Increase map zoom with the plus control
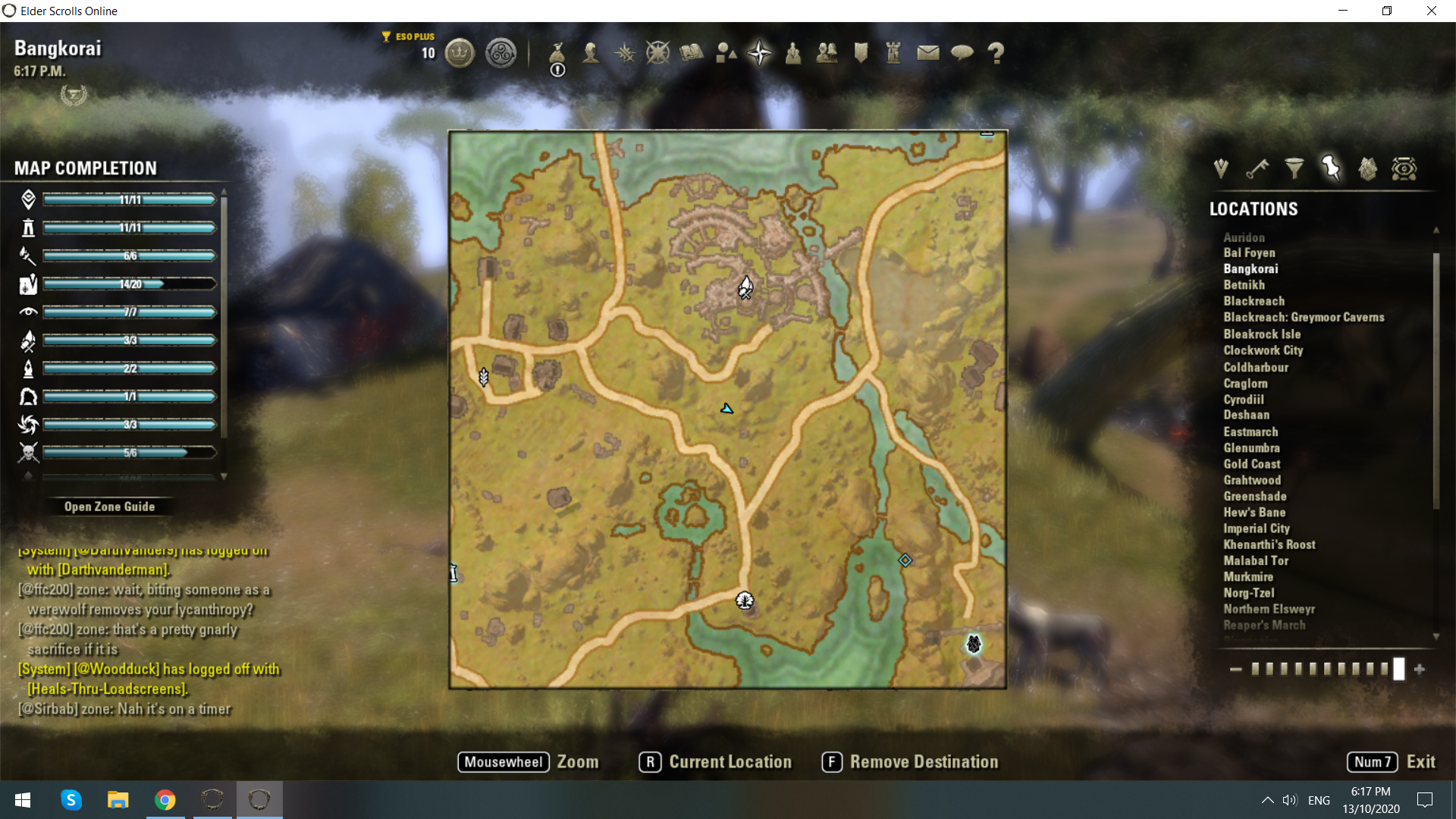Screen dimensions: 1456x819 tap(1420, 670)
